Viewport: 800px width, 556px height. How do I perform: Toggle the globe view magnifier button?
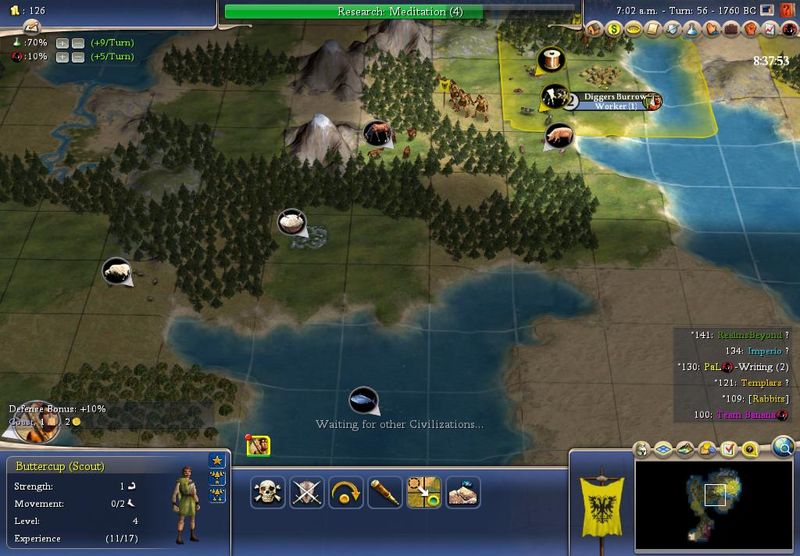[x=783, y=446]
